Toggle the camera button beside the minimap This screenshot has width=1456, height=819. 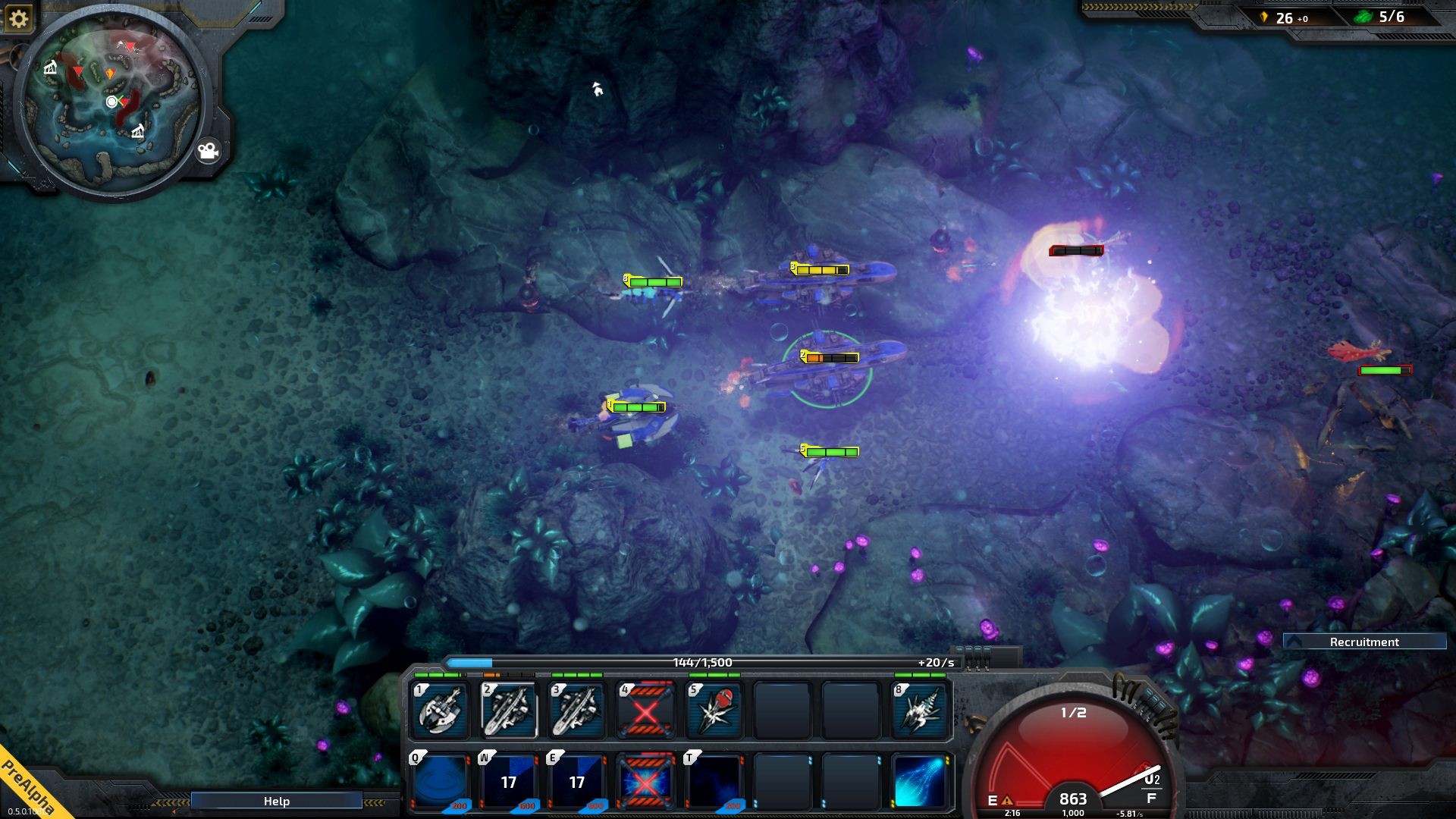[x=208, y=152]
